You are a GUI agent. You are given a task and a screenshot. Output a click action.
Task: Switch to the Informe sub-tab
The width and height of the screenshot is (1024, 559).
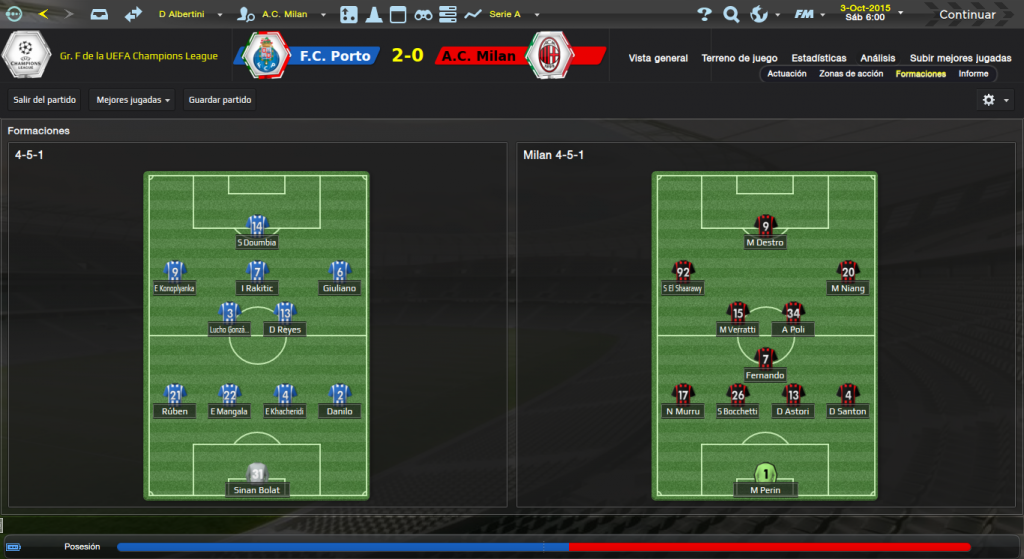tap(973, 74)
